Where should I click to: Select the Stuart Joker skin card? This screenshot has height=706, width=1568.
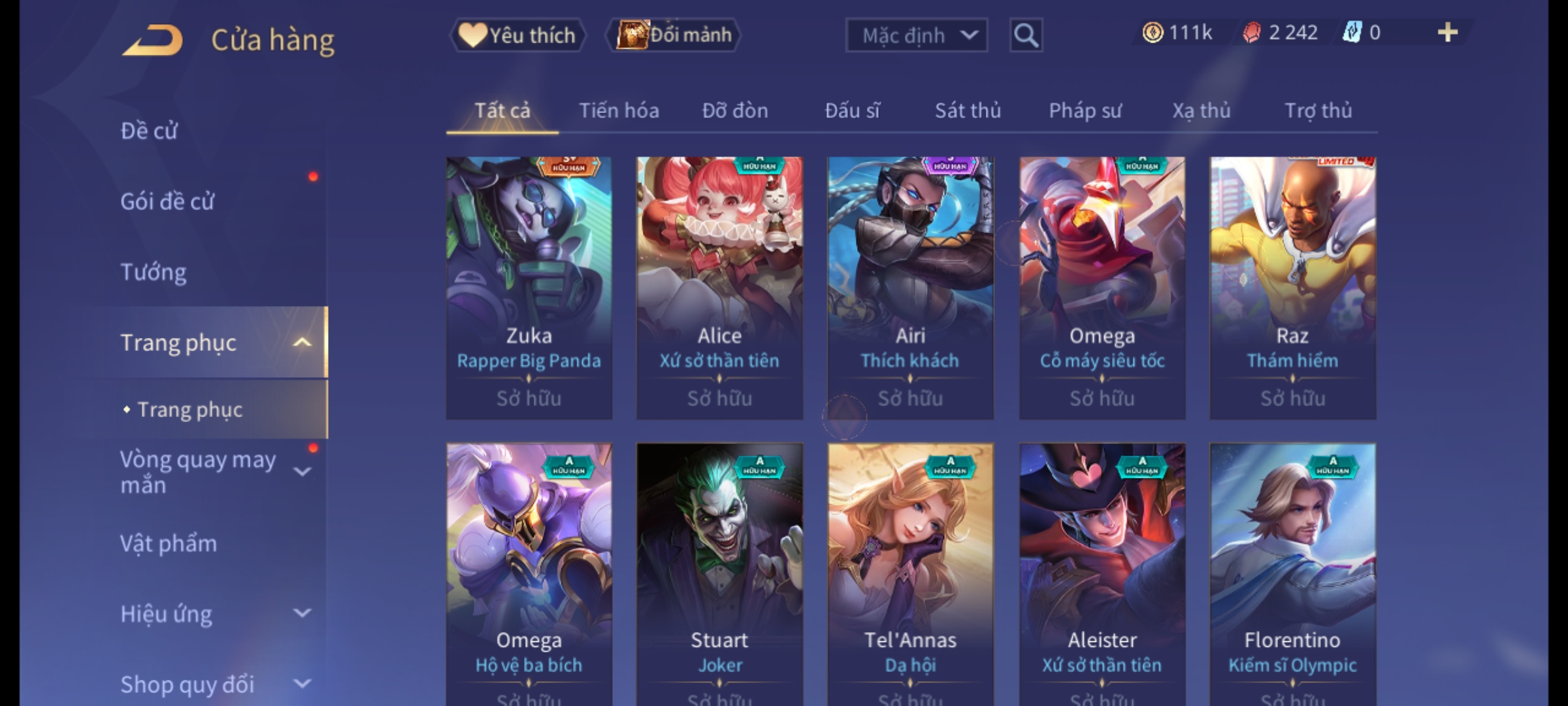point(719,574)
